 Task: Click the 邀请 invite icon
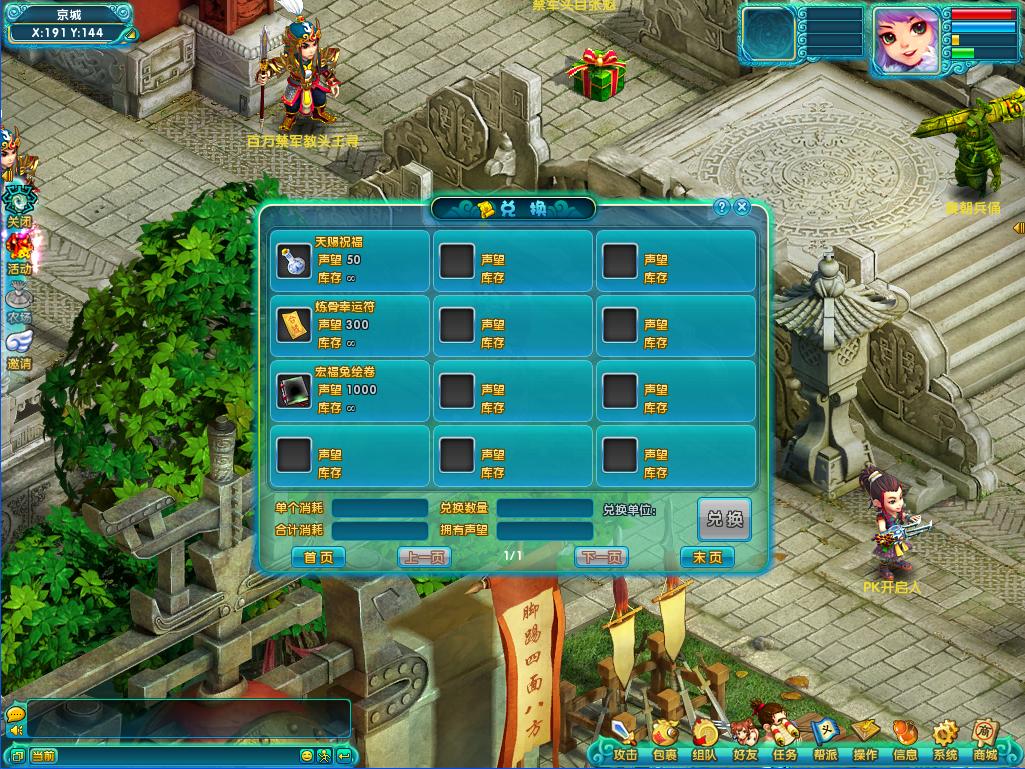(x=19, y=348)
